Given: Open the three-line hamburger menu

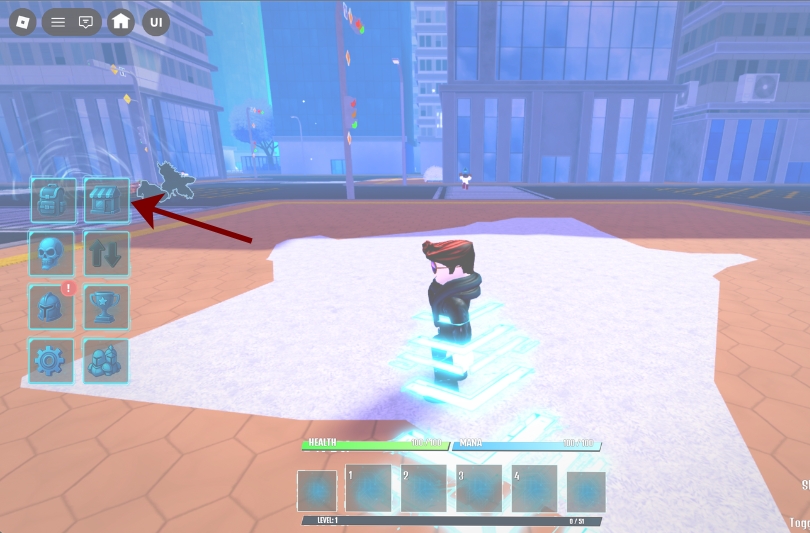Looking at the screenshot, I should click(58, 22).
